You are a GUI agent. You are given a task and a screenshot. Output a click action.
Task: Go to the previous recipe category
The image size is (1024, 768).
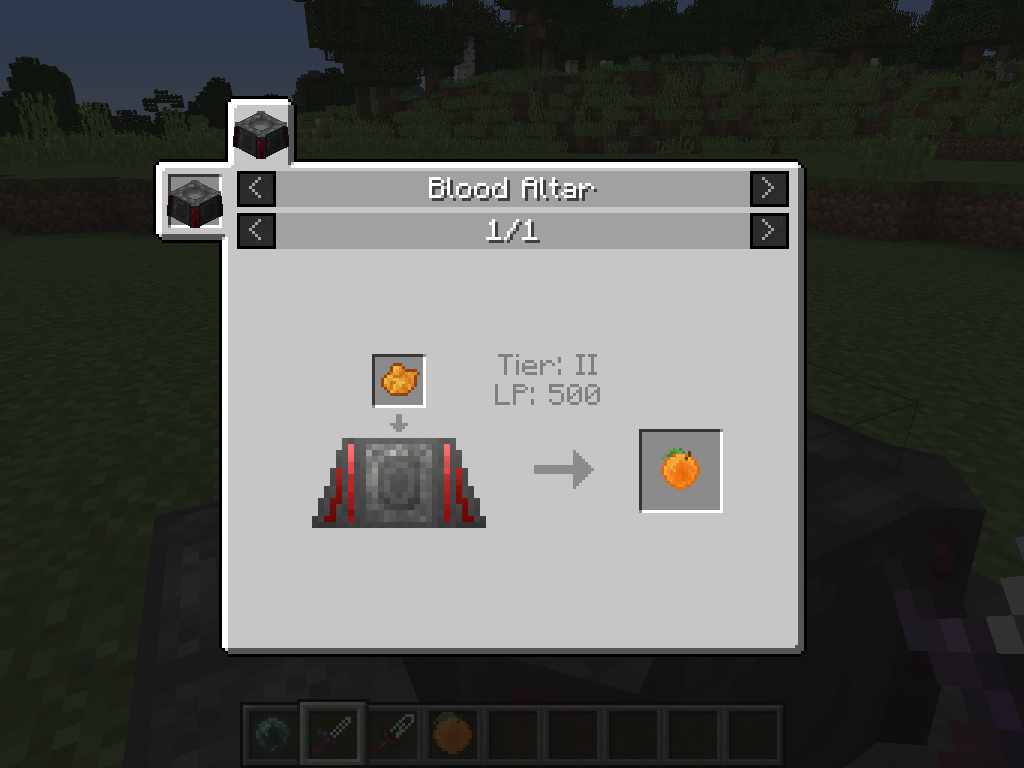pos(256,188)
